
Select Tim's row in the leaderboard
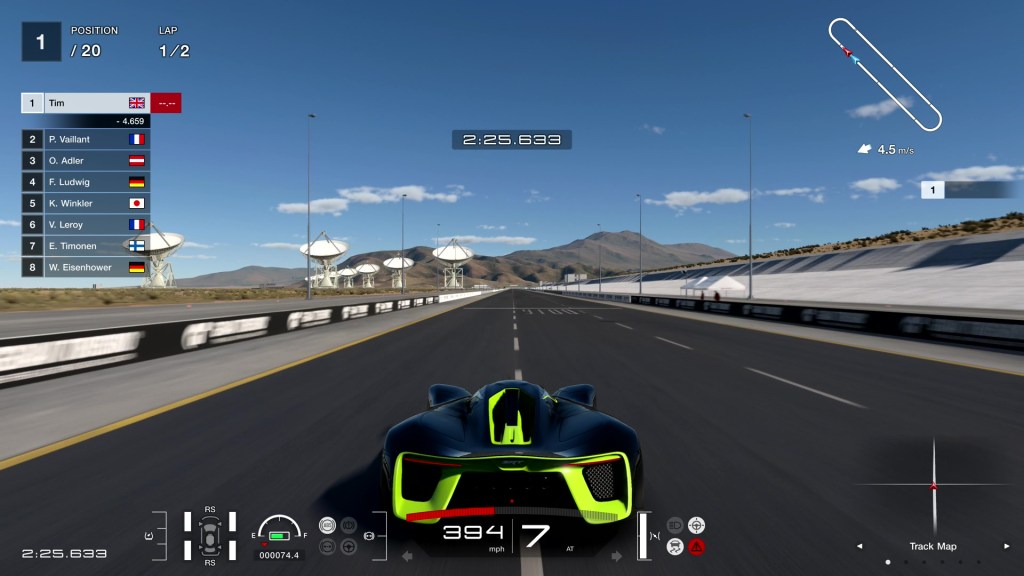tap(85, 103)
